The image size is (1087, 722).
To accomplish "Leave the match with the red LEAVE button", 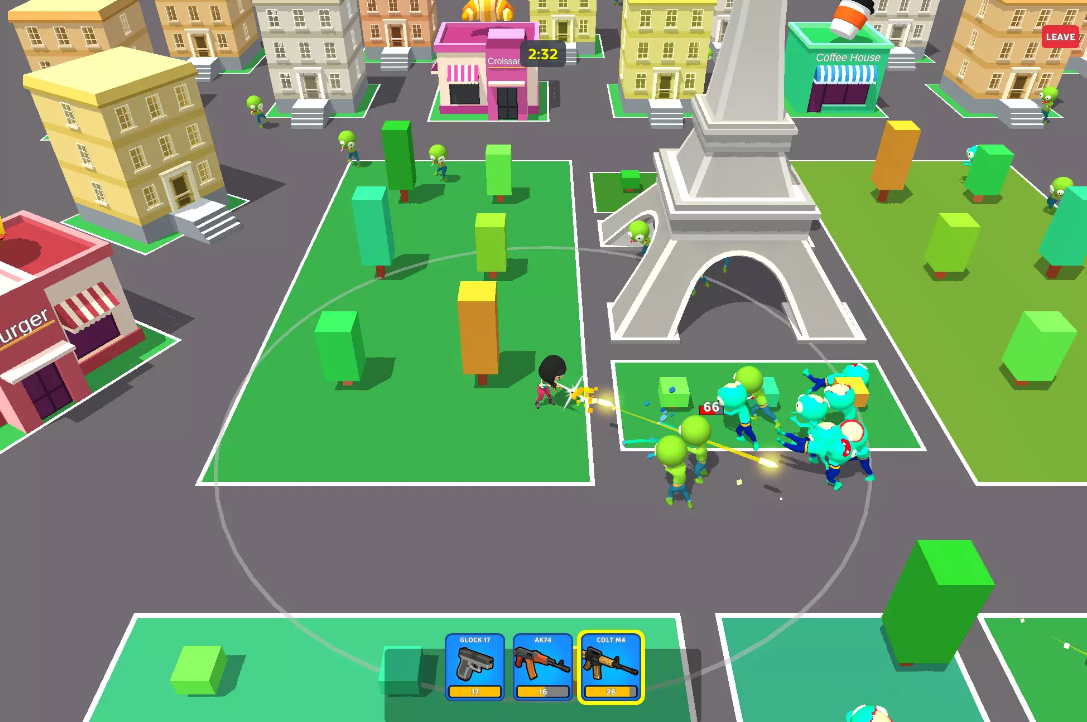I will click(1060, 37).
